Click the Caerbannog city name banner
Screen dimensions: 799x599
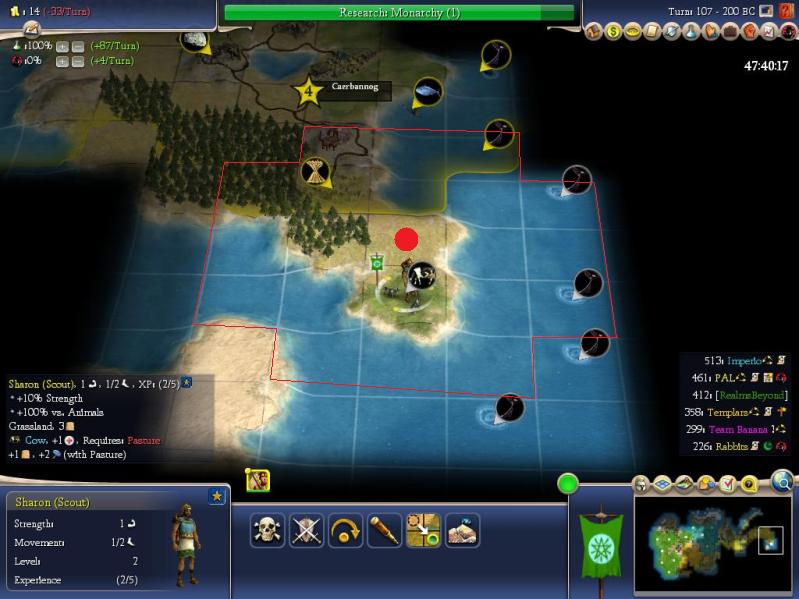[x=355, y=88]
